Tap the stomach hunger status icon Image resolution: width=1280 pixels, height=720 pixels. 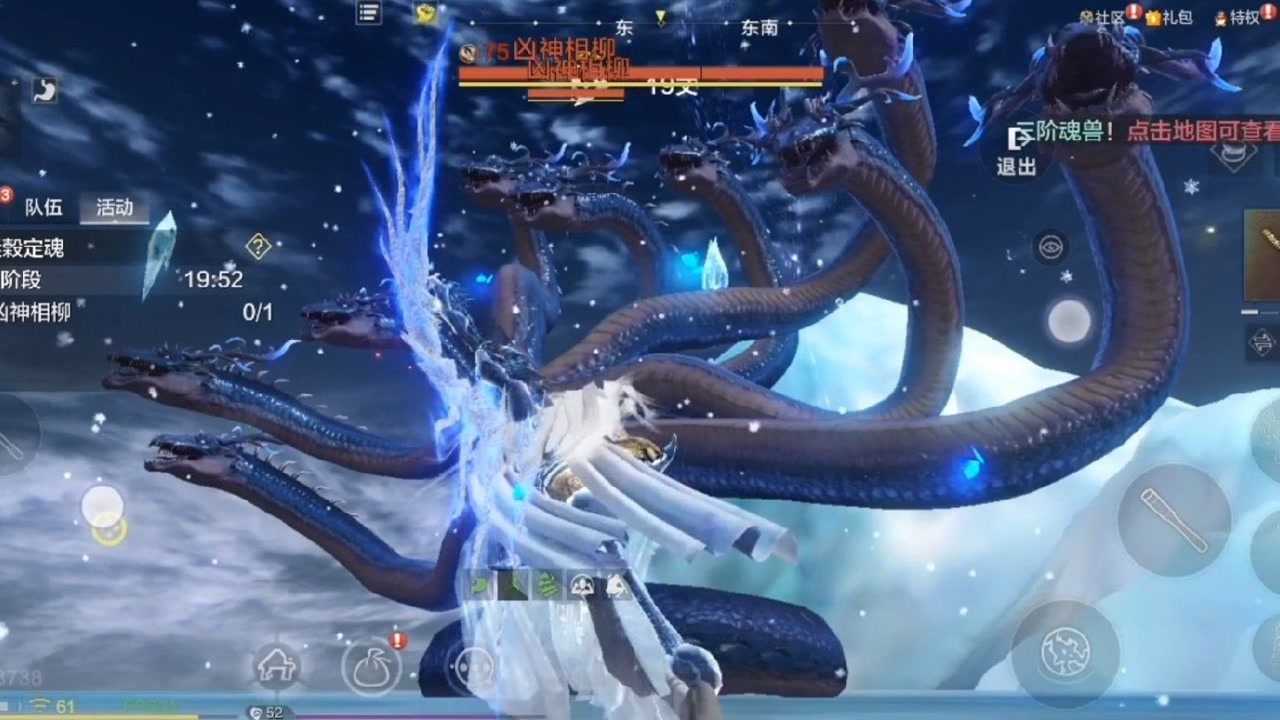(x=44, y=90)
